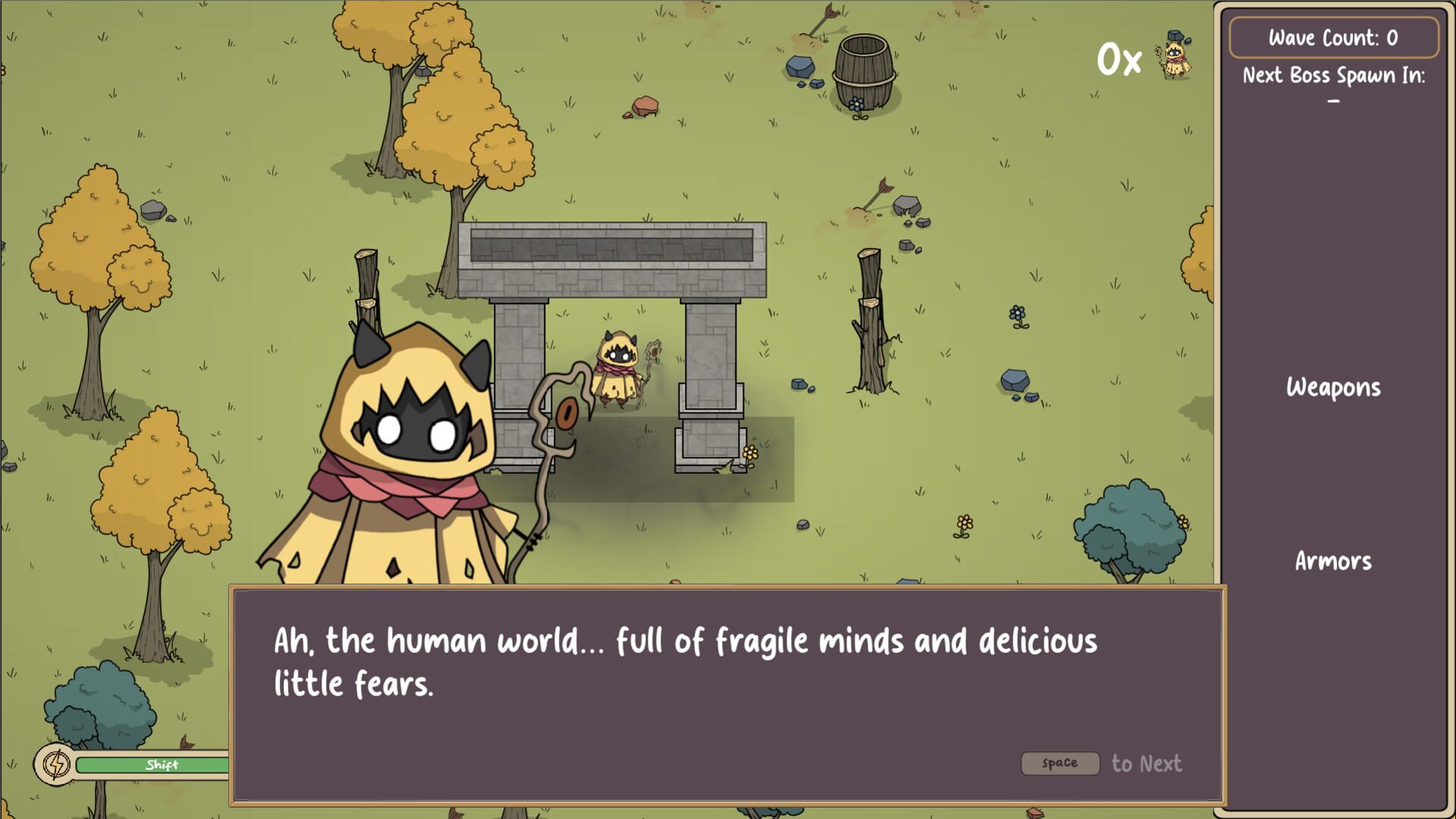Click the Wave Count: 0 panel
The image size is (1456, 819).
(x=1334, y=36)
